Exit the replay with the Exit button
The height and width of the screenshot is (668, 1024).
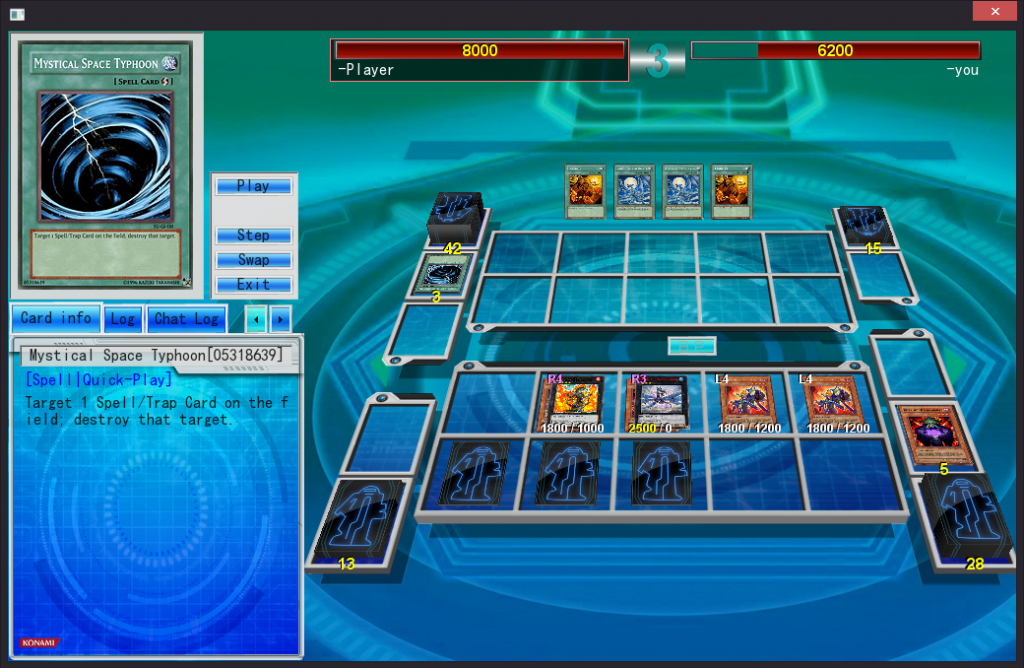(253, 285)
